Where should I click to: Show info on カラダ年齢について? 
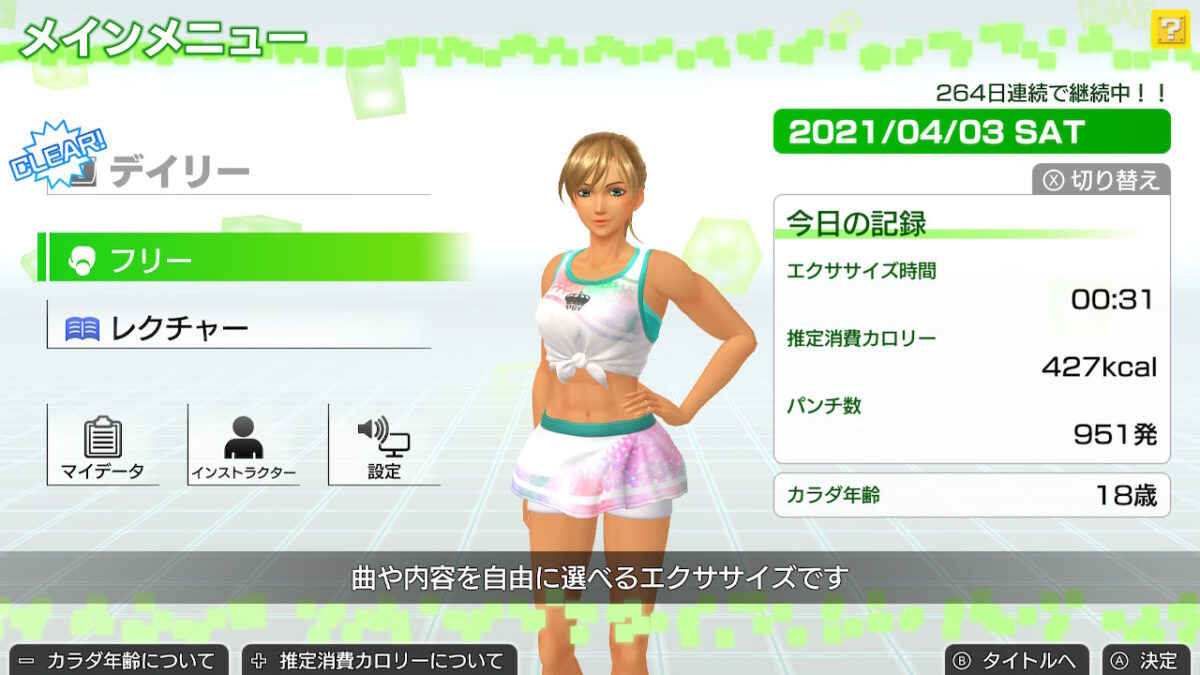tap(118, 660)
